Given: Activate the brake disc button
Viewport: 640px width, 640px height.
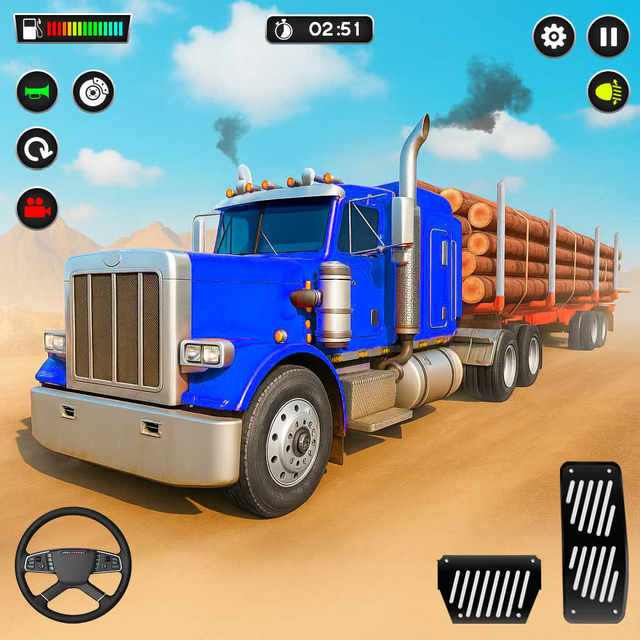Looking at the screenshot, I should (x=93, y=93).
